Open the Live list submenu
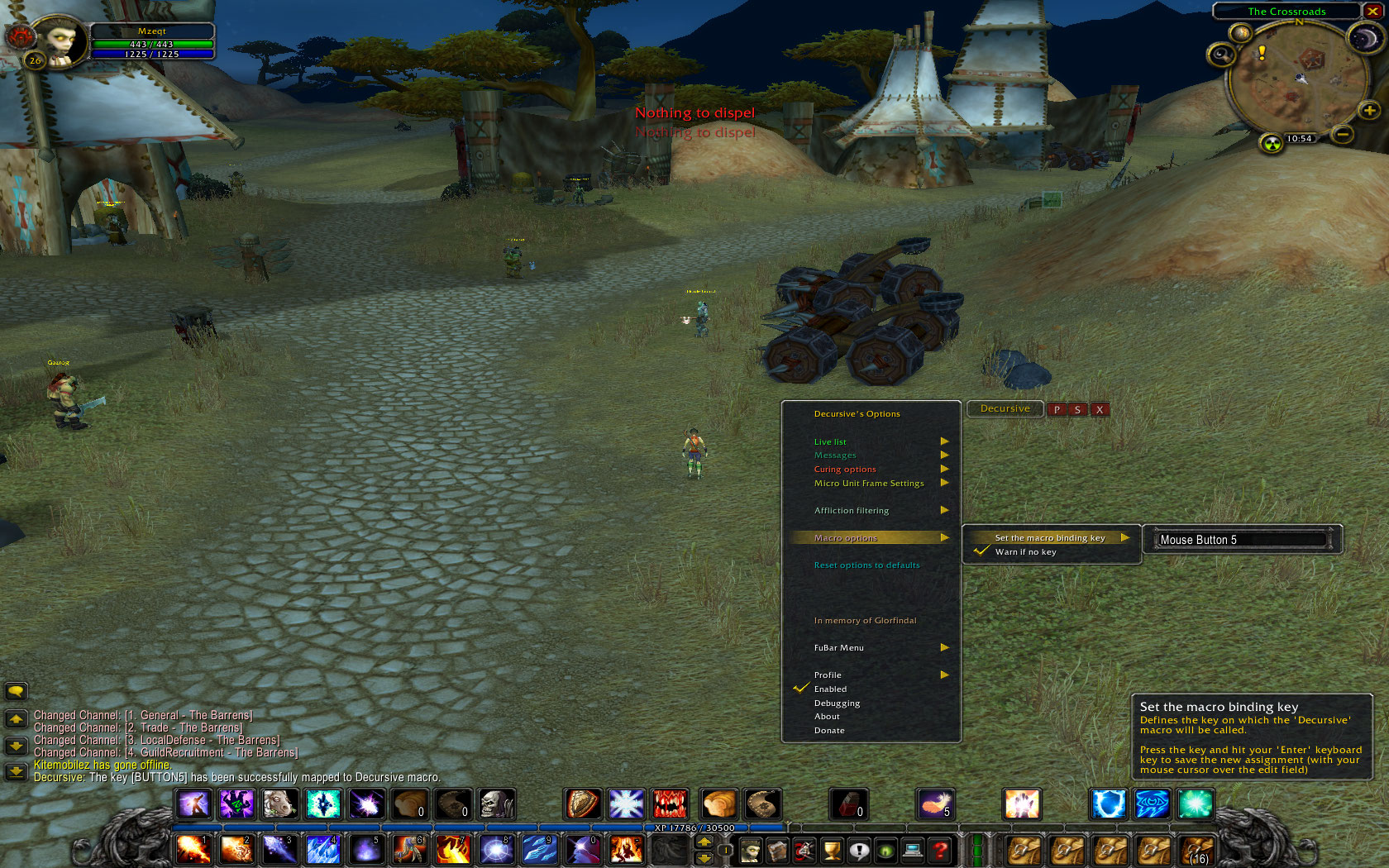Screen dimensions: 1389x868 830,441
